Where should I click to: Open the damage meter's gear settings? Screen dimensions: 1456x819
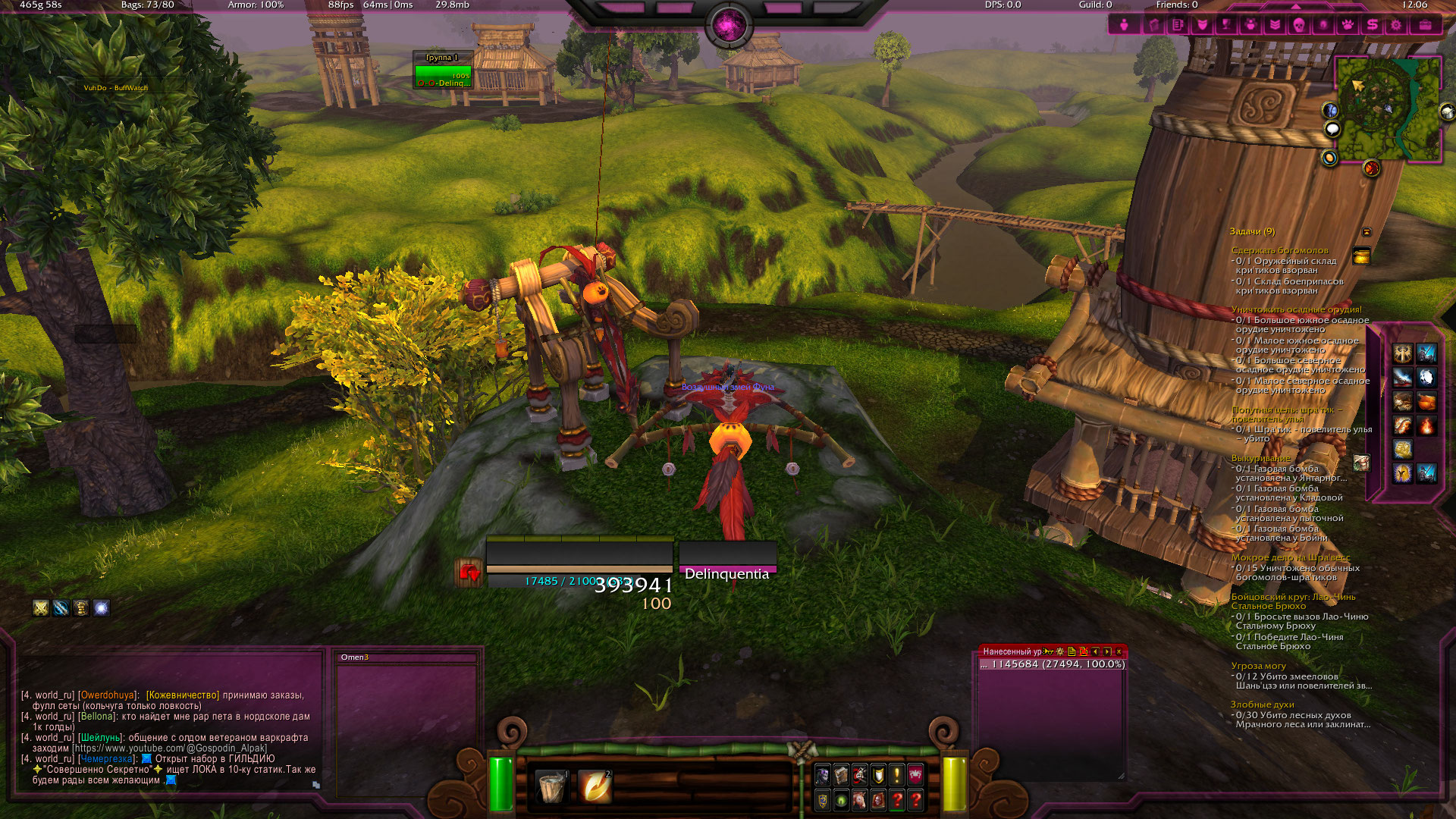1059,651
